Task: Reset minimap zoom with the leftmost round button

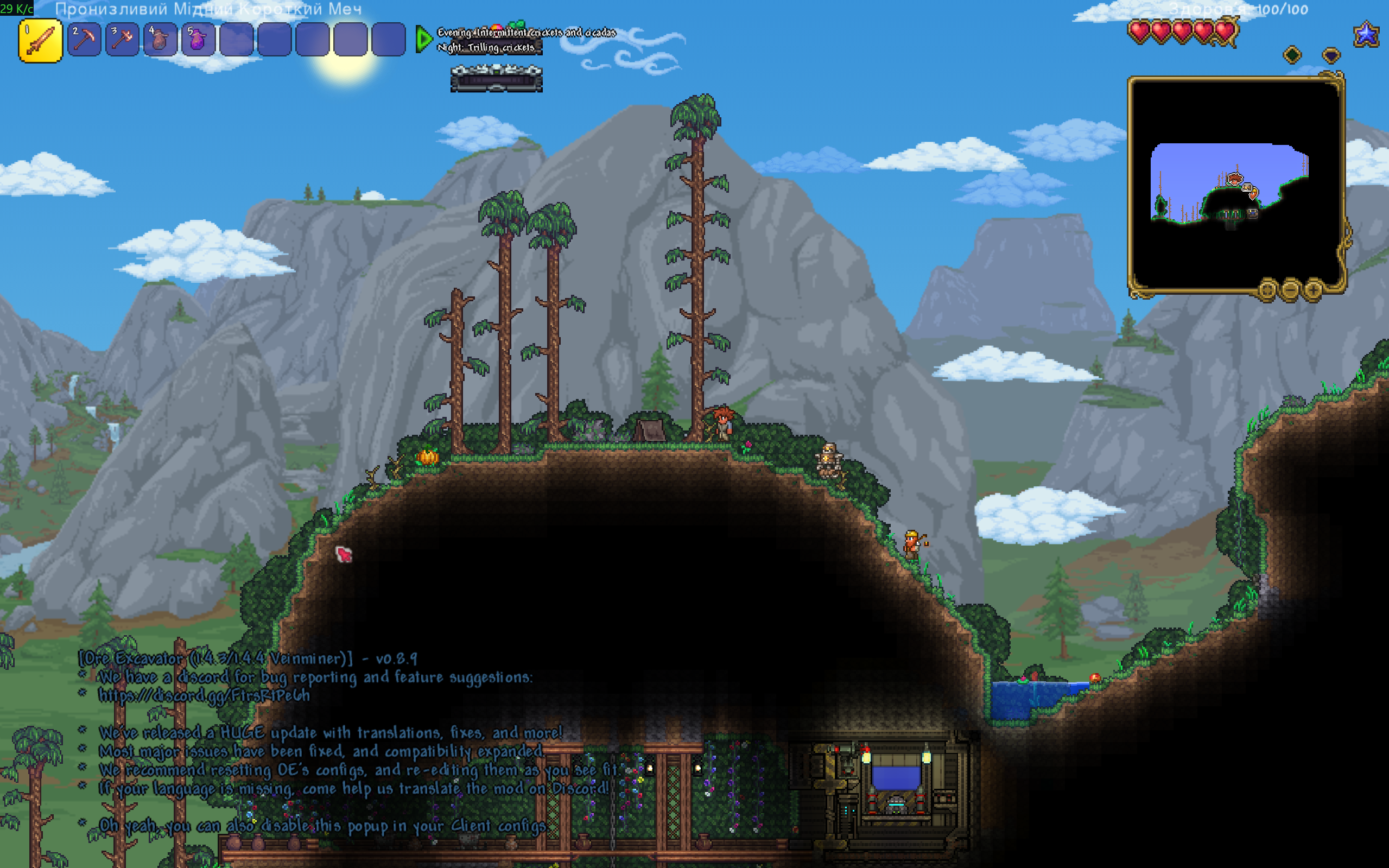Action: (1267, 289)
